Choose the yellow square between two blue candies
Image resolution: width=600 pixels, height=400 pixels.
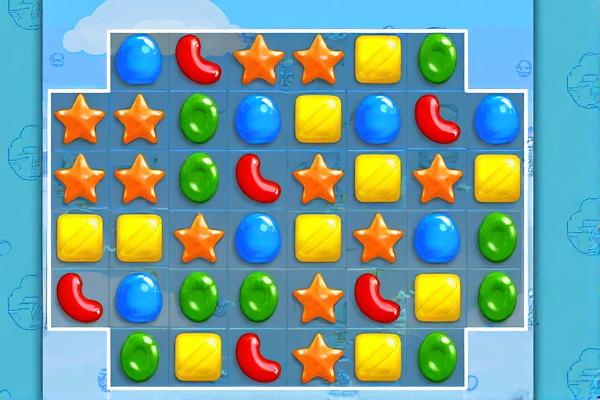click(x=318, y=119)
